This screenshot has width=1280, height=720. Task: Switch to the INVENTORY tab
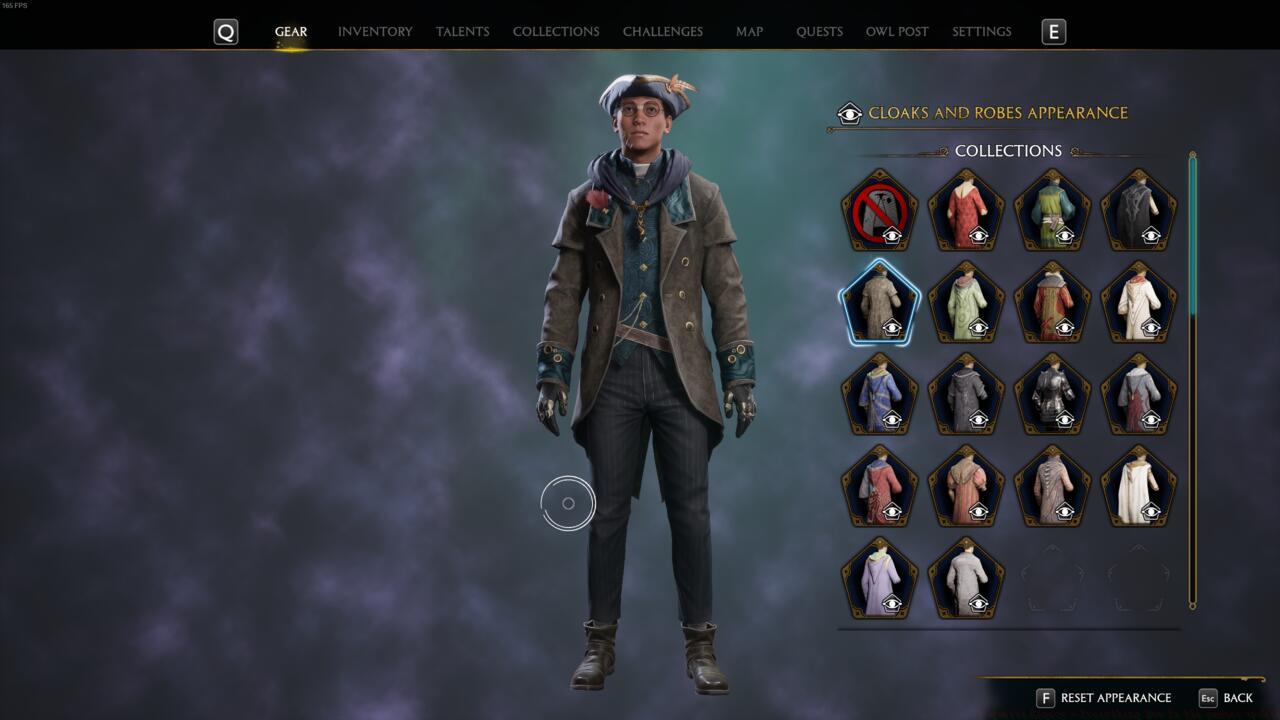(x=375, y=31)
